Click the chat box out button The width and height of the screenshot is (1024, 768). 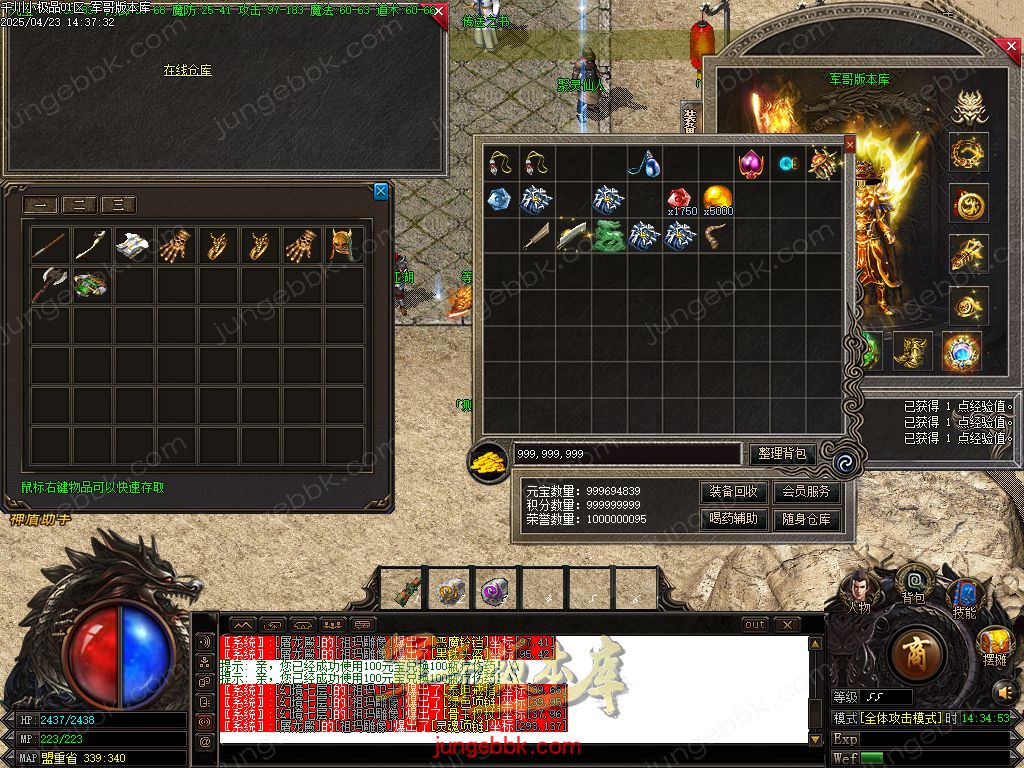755,625
